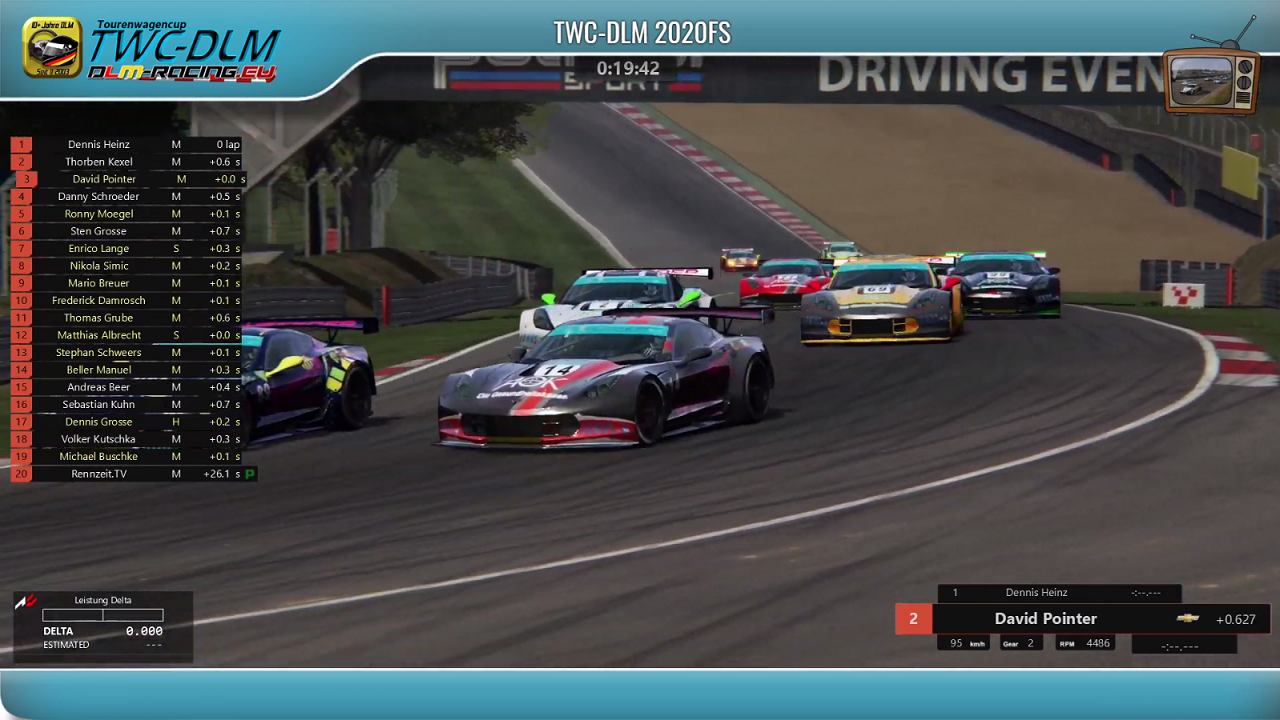Select the Leistung Delta app panel
The height and width of the screenshot is (720, 1280).
(103, 626)
